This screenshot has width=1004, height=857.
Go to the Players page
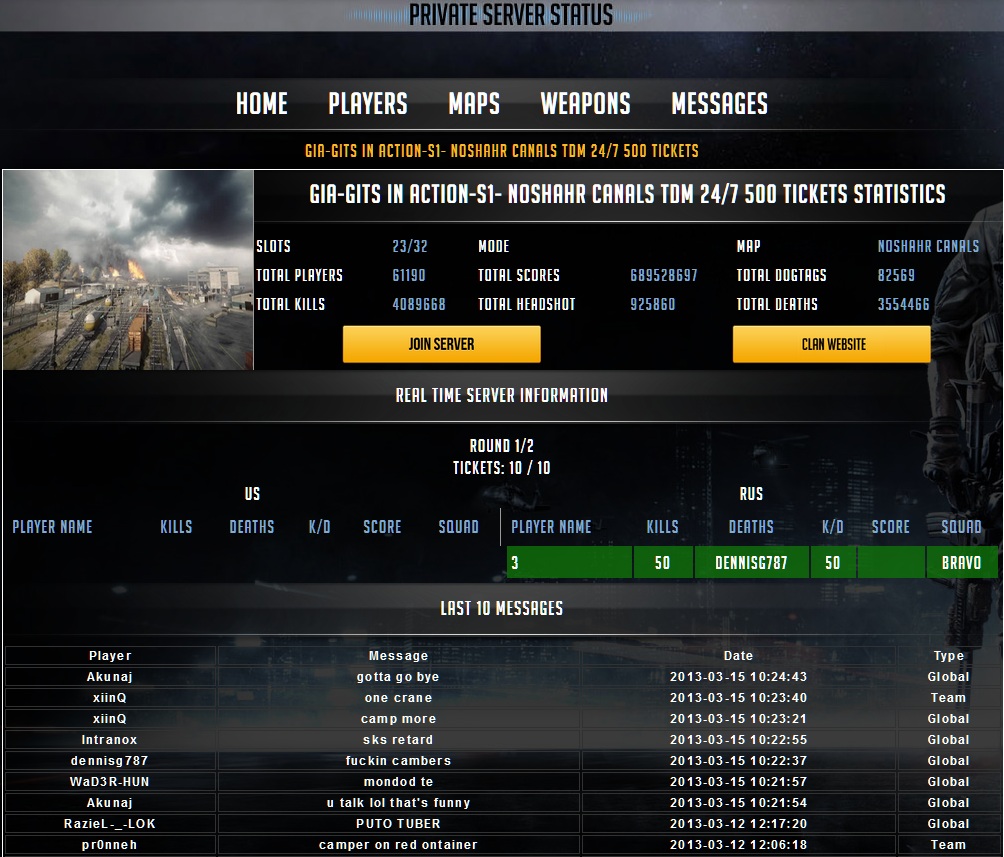368,104
